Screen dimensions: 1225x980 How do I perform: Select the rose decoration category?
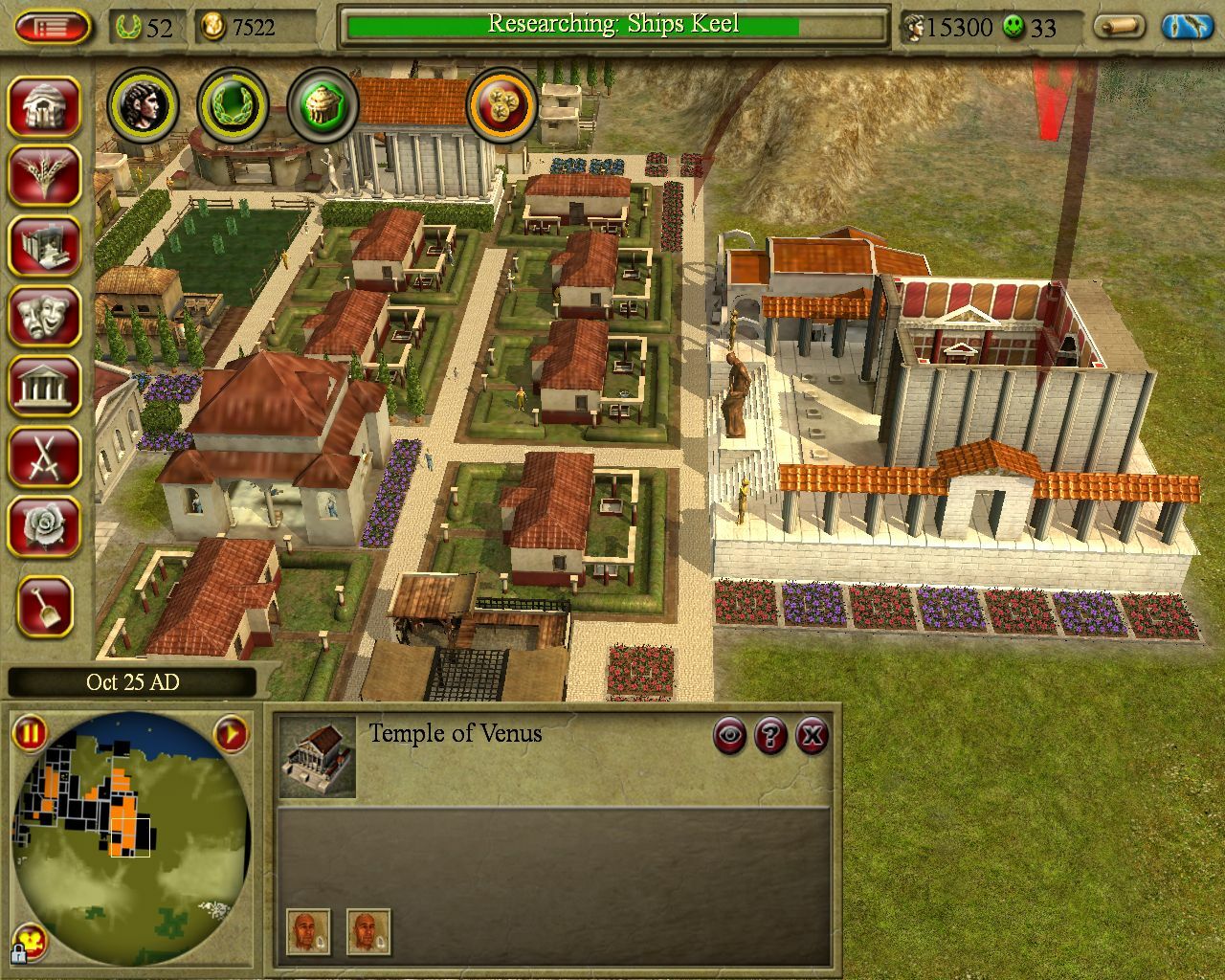44,525
